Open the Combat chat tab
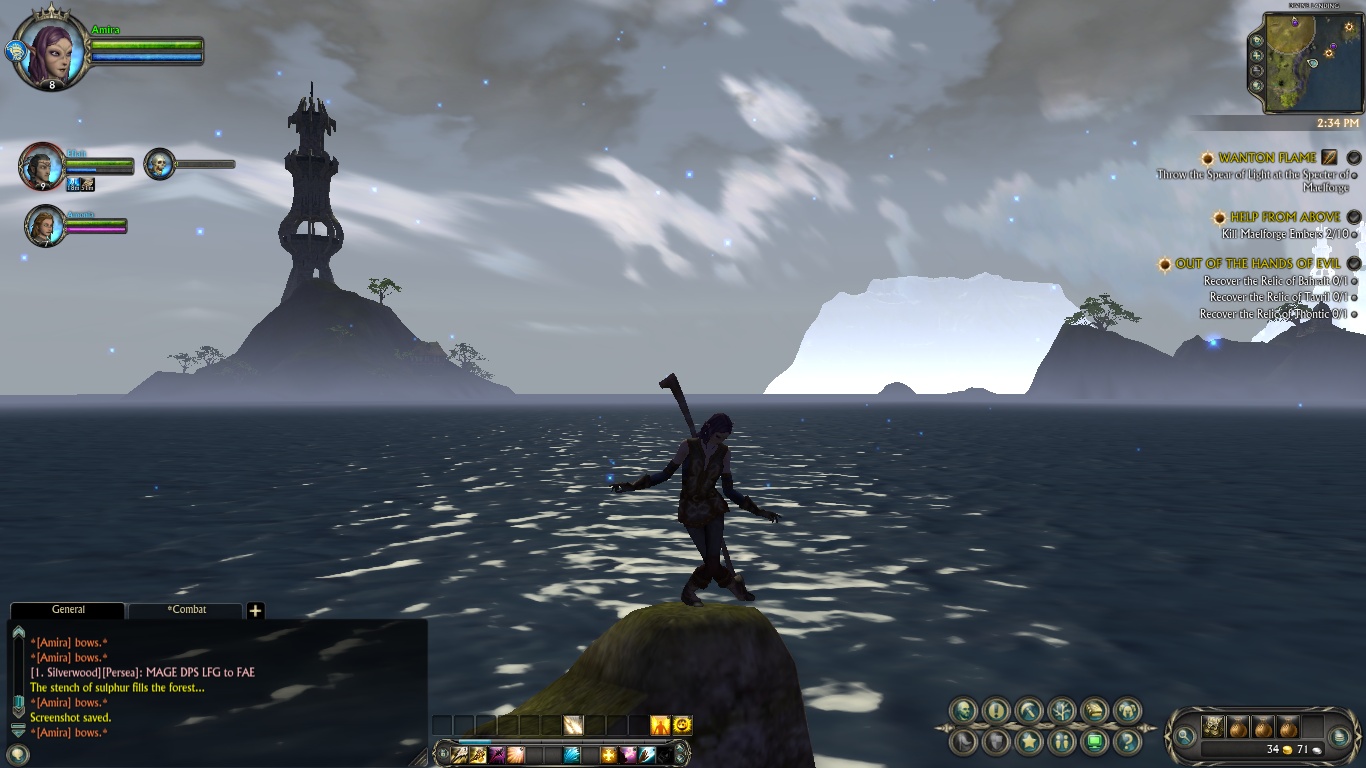 point(187,610)
